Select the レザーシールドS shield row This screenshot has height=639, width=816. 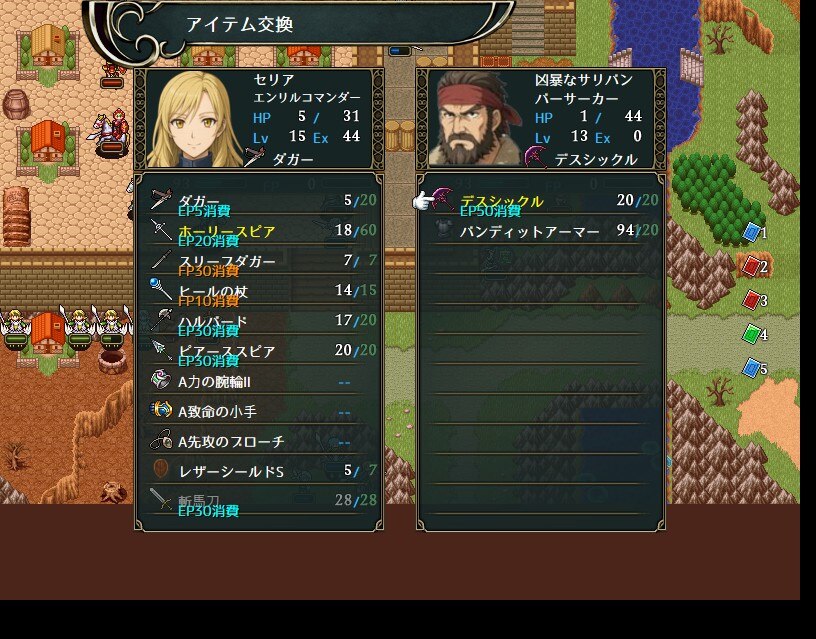pyautogui.click(x=260, y=471)
